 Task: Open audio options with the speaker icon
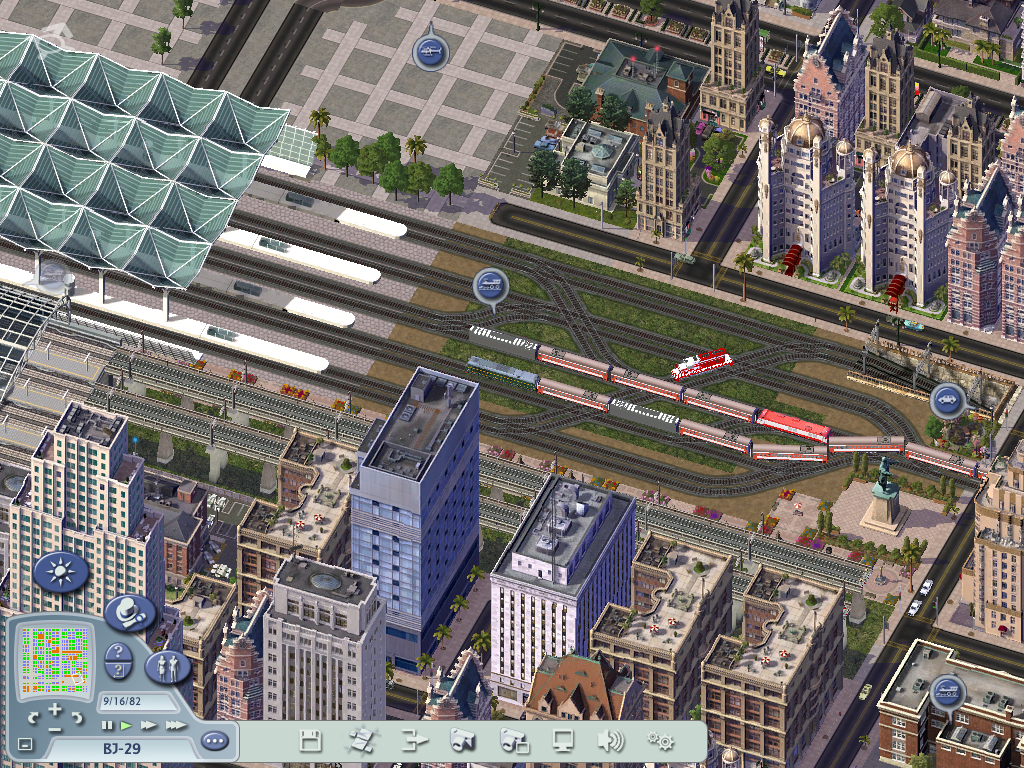(610, 741)
